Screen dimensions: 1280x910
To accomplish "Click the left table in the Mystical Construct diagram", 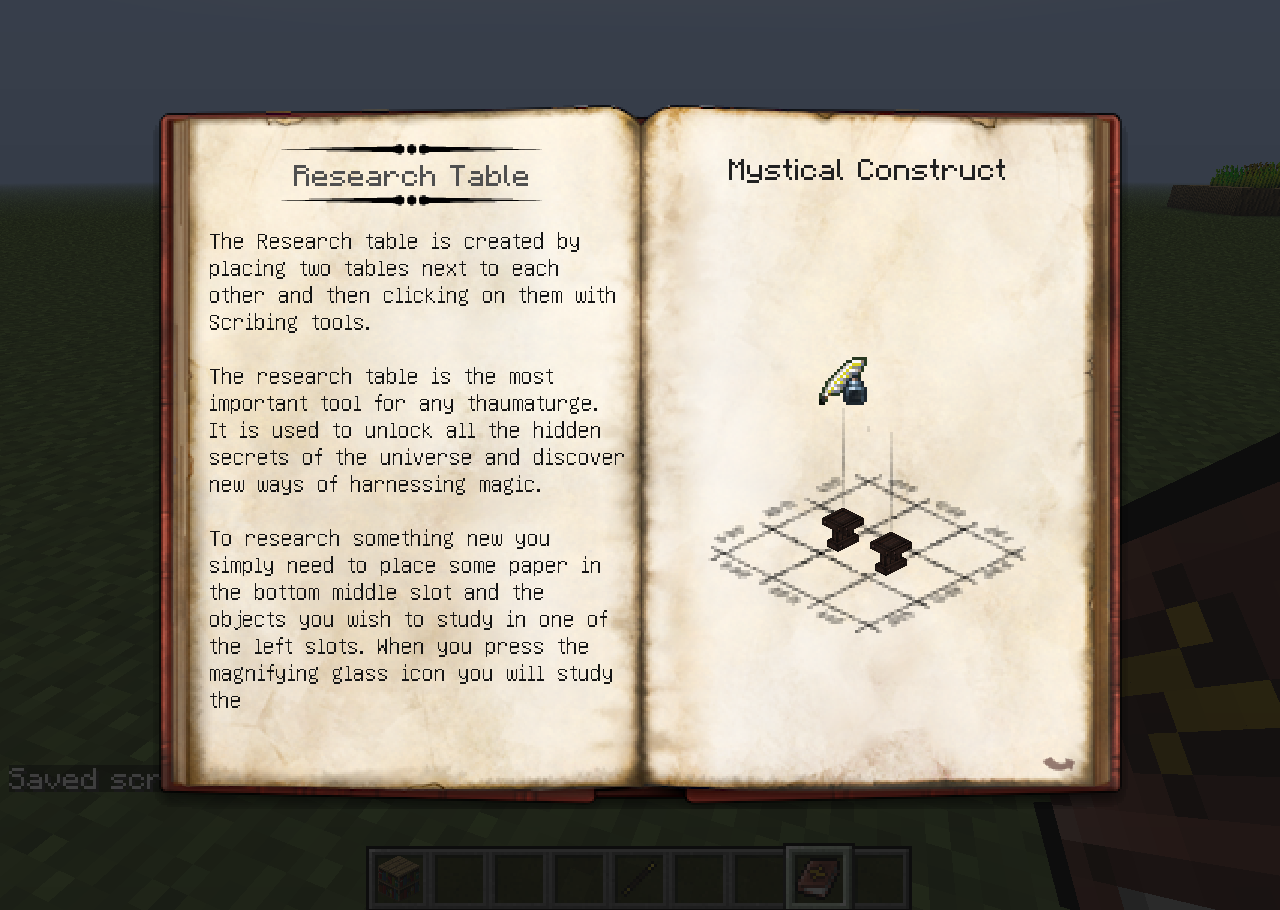I will tap(841, 527).
